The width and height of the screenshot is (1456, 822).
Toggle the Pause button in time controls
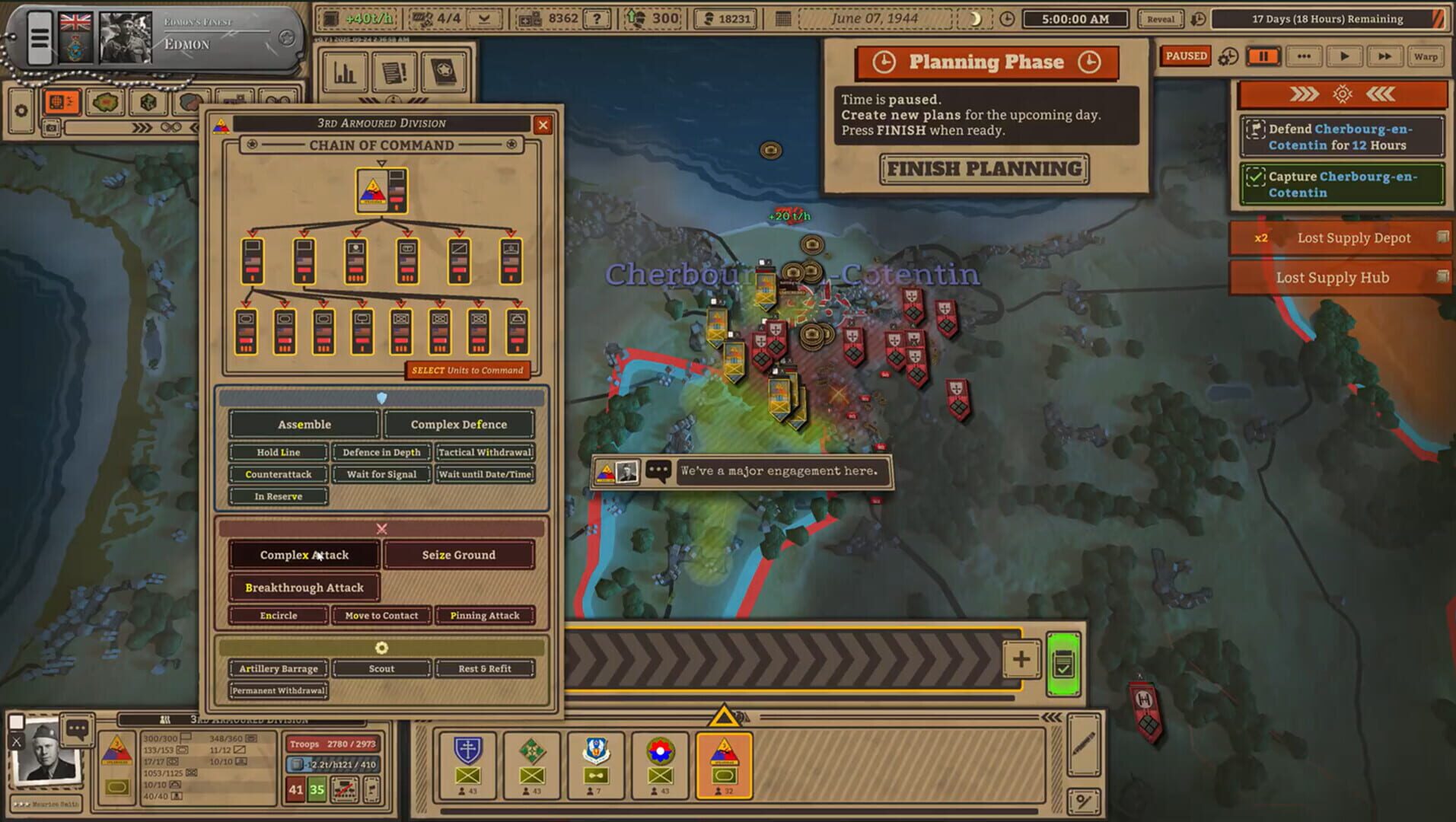[1263, 56]
